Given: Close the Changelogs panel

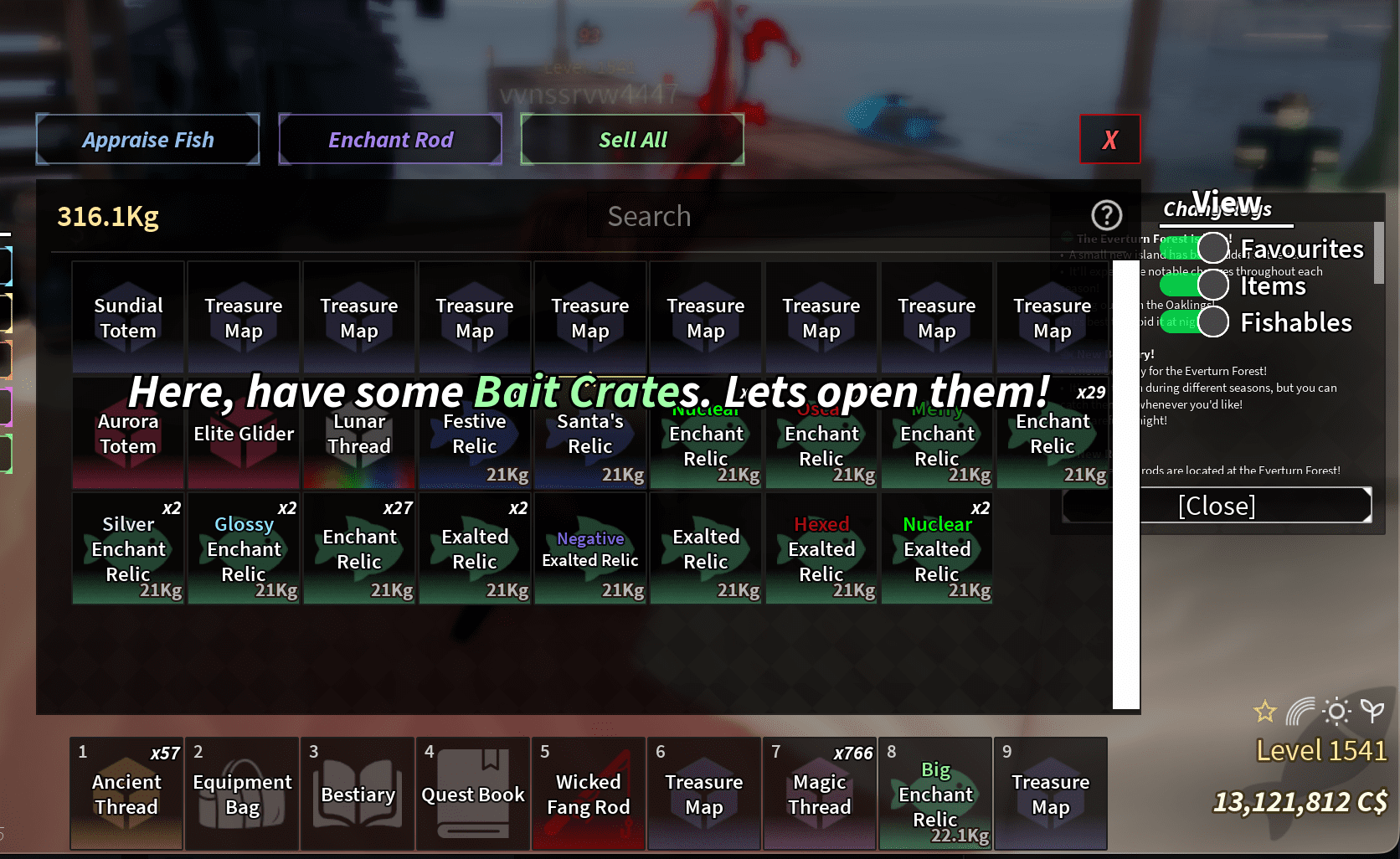Looking at the screenshot, I should (1217, 505).
